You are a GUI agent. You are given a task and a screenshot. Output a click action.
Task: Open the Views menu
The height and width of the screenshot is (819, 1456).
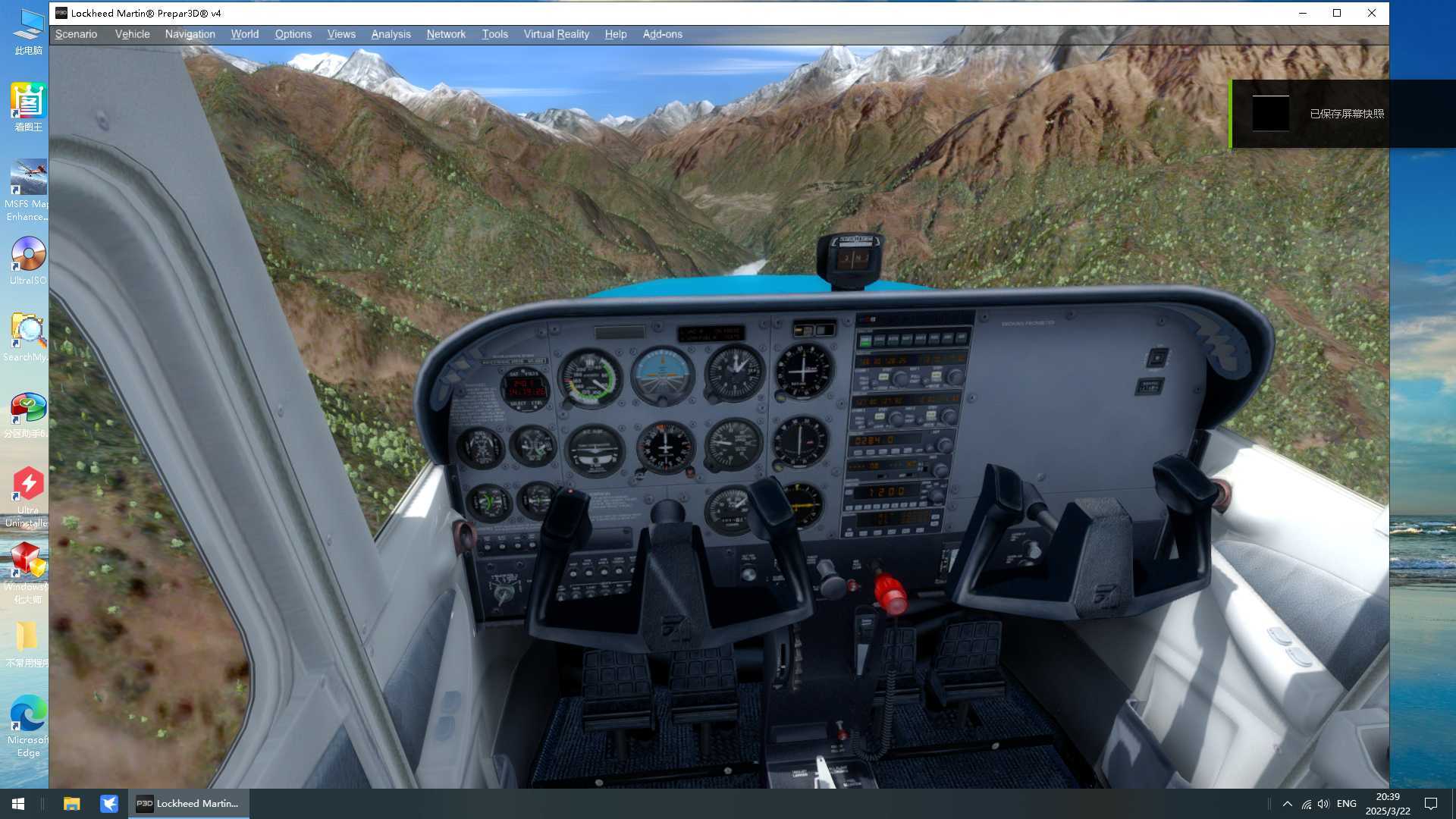(341, 34)
